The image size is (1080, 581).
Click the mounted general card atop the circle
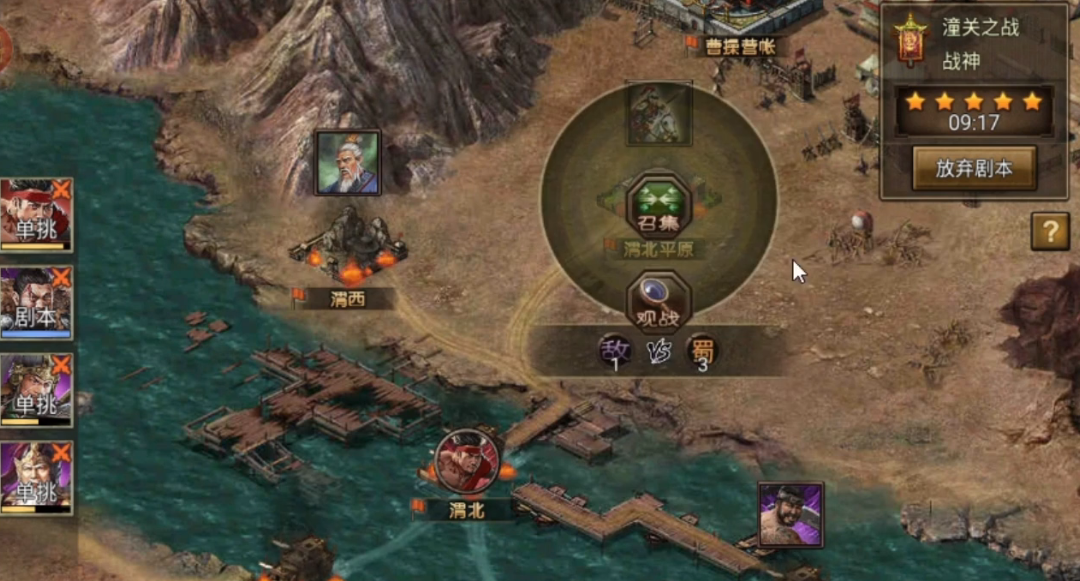(x=658, y=114)
